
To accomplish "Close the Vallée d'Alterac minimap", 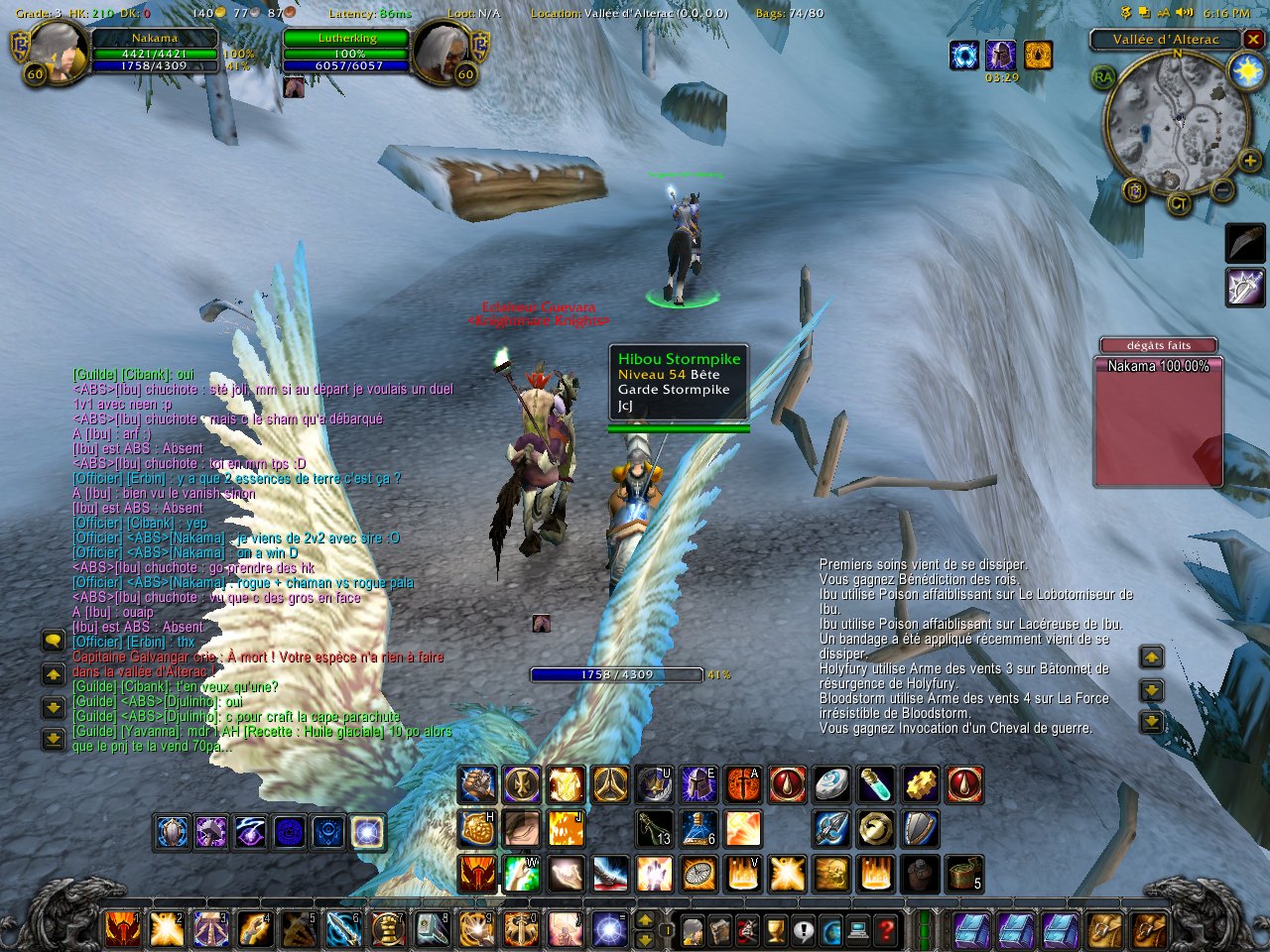I will (1254, 40).
